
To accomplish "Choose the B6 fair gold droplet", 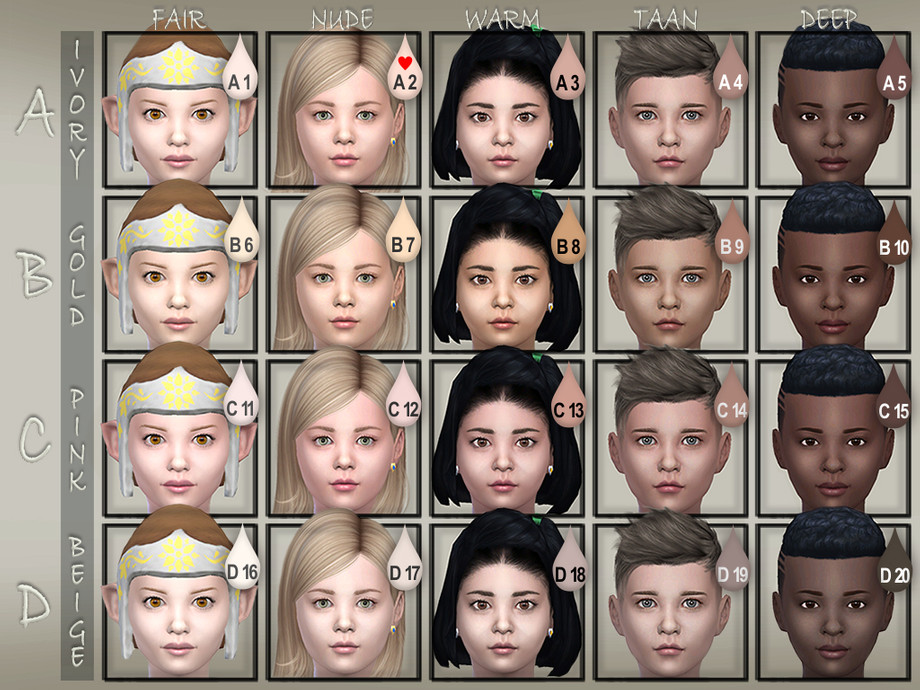I will [241, 235].
